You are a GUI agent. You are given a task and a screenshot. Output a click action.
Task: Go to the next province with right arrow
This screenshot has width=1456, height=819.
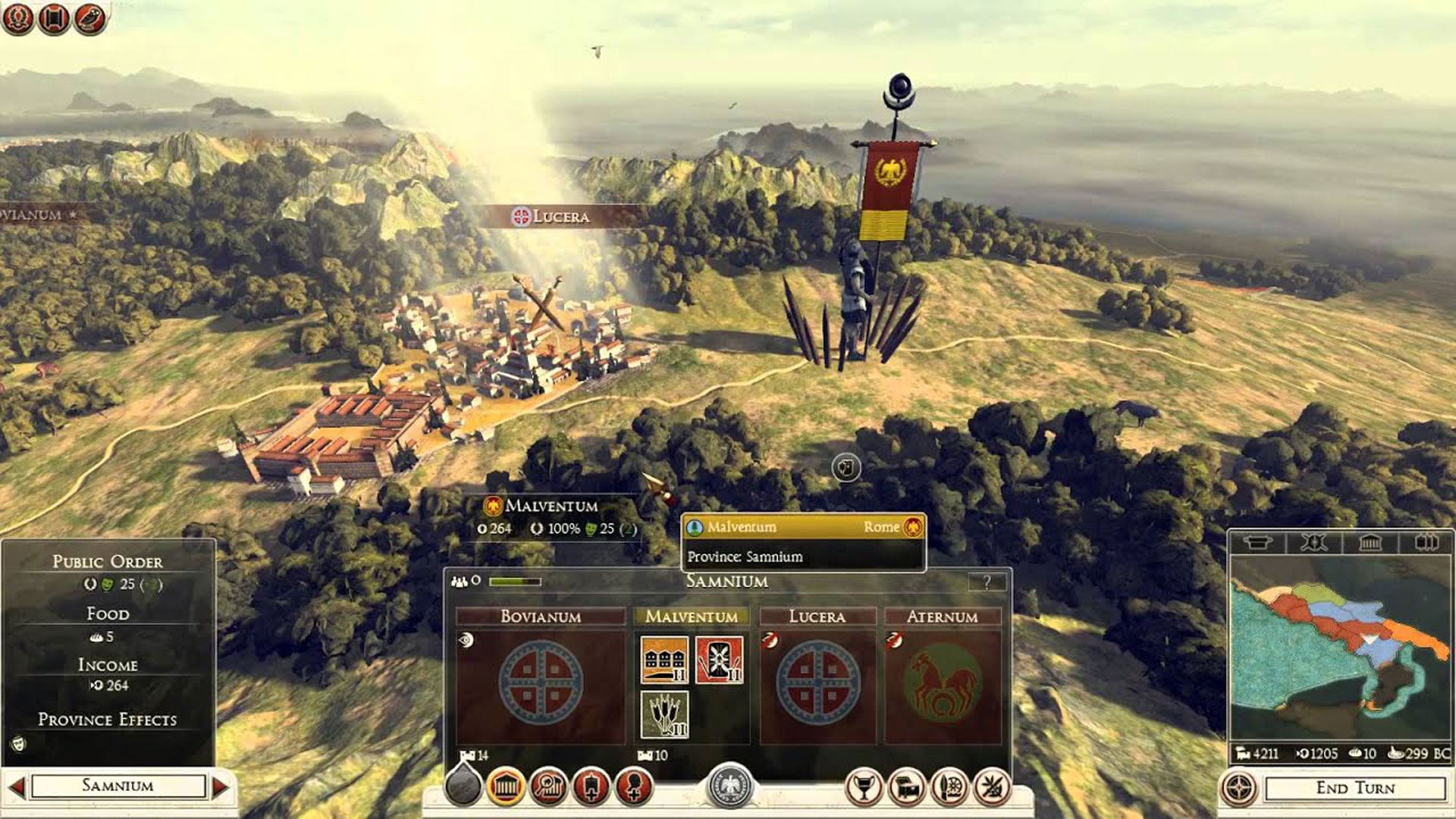click(x=220, y=786)
